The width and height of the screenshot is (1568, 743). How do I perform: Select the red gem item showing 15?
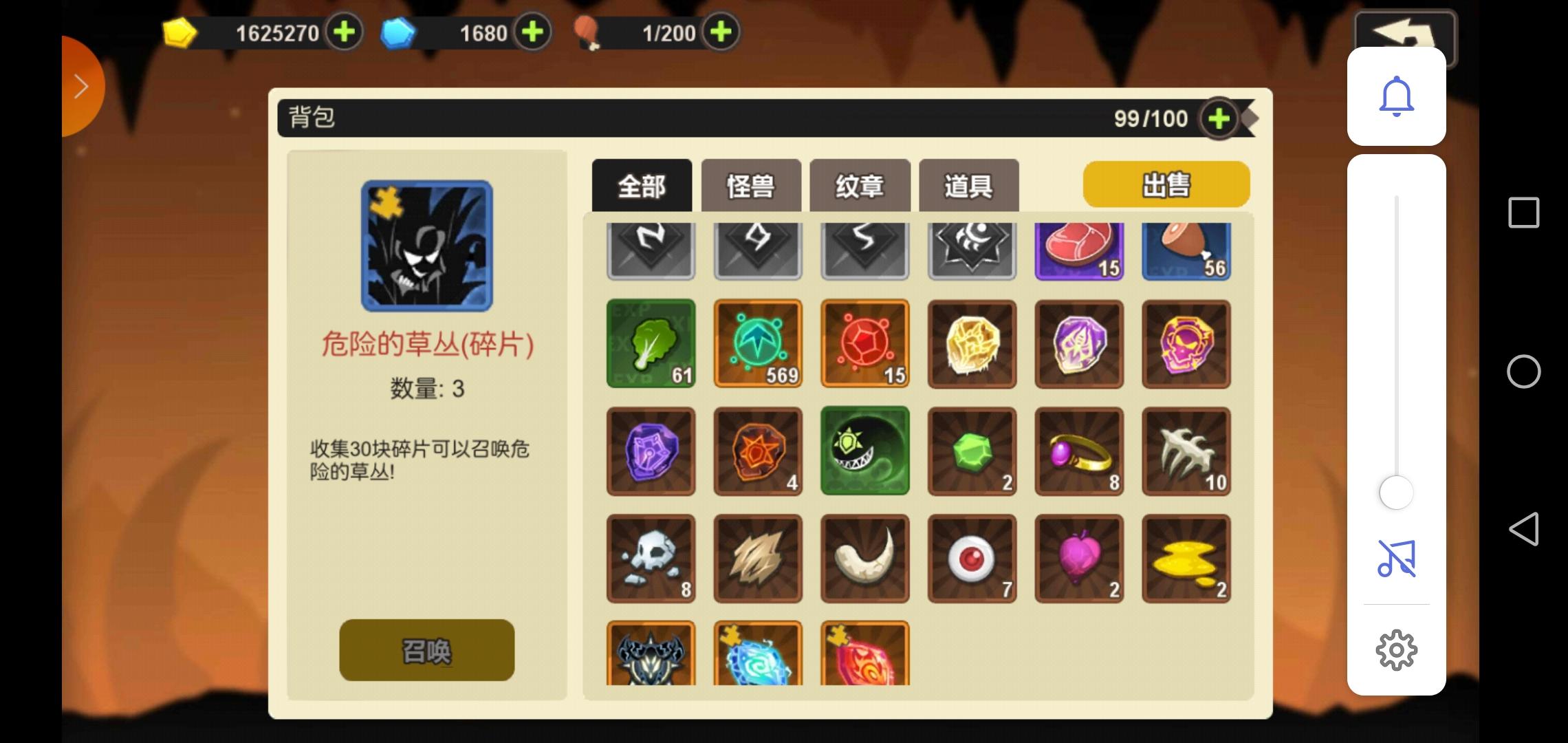pos(864,344)
